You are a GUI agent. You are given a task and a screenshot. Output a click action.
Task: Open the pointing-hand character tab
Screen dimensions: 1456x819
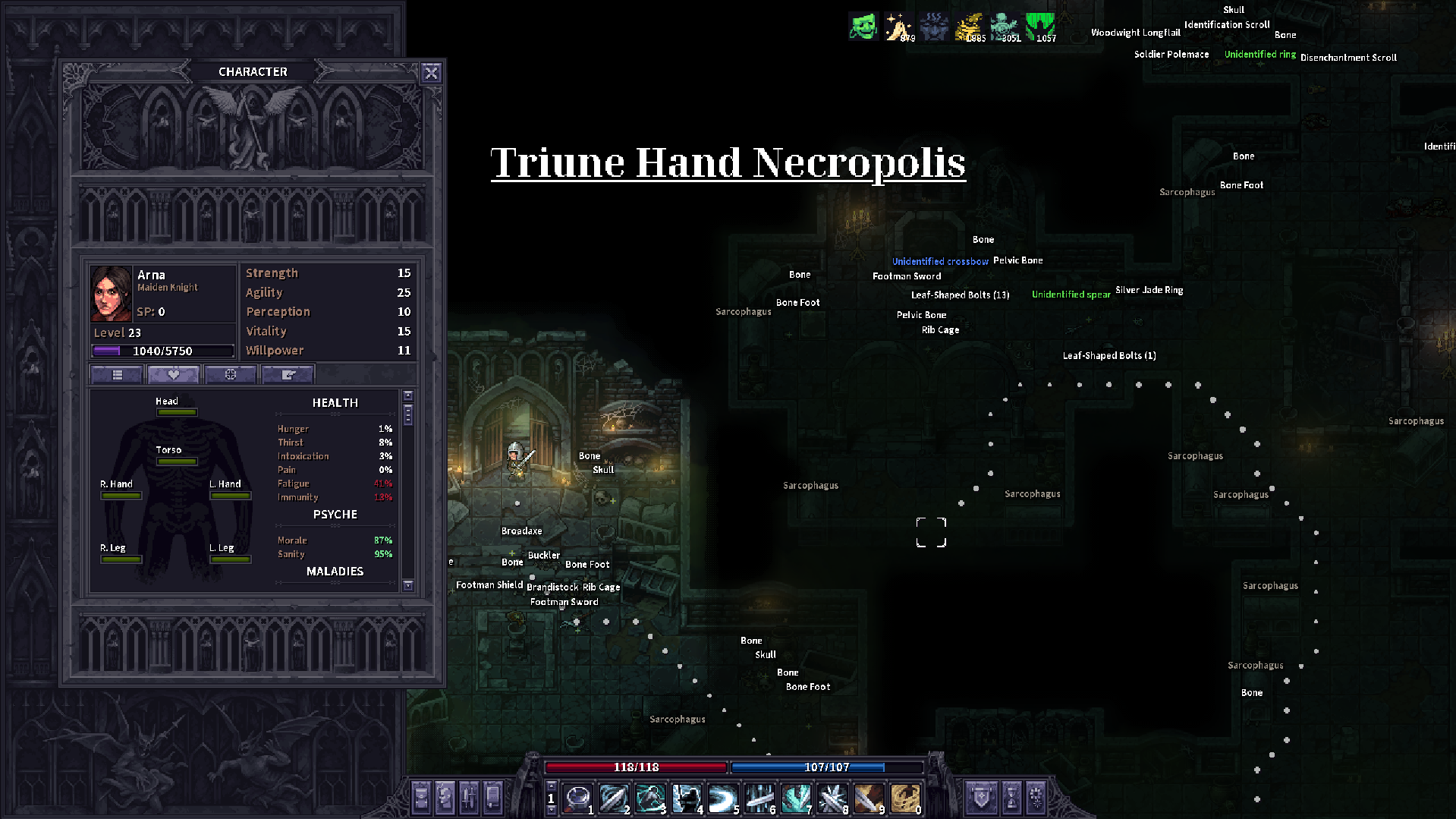(288, 374)
